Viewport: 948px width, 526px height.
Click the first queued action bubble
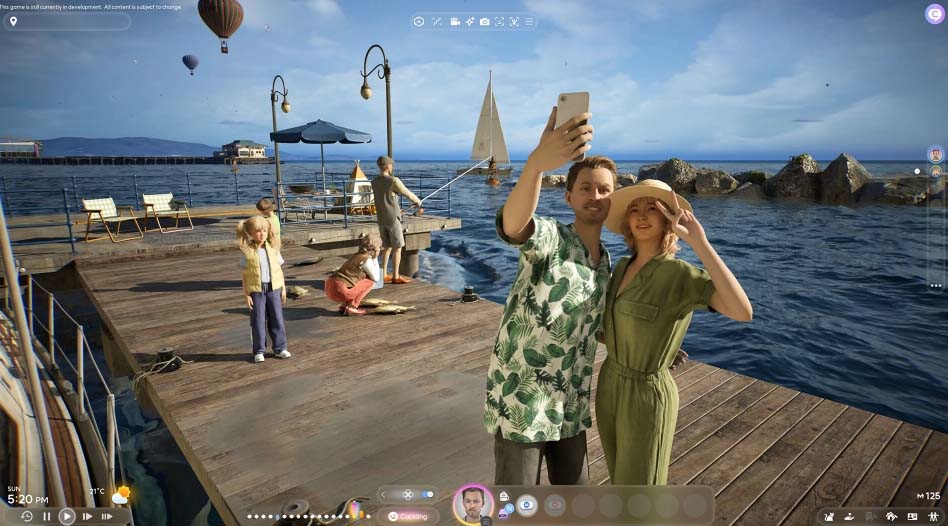pyautogui.click(x=527, y=505)
